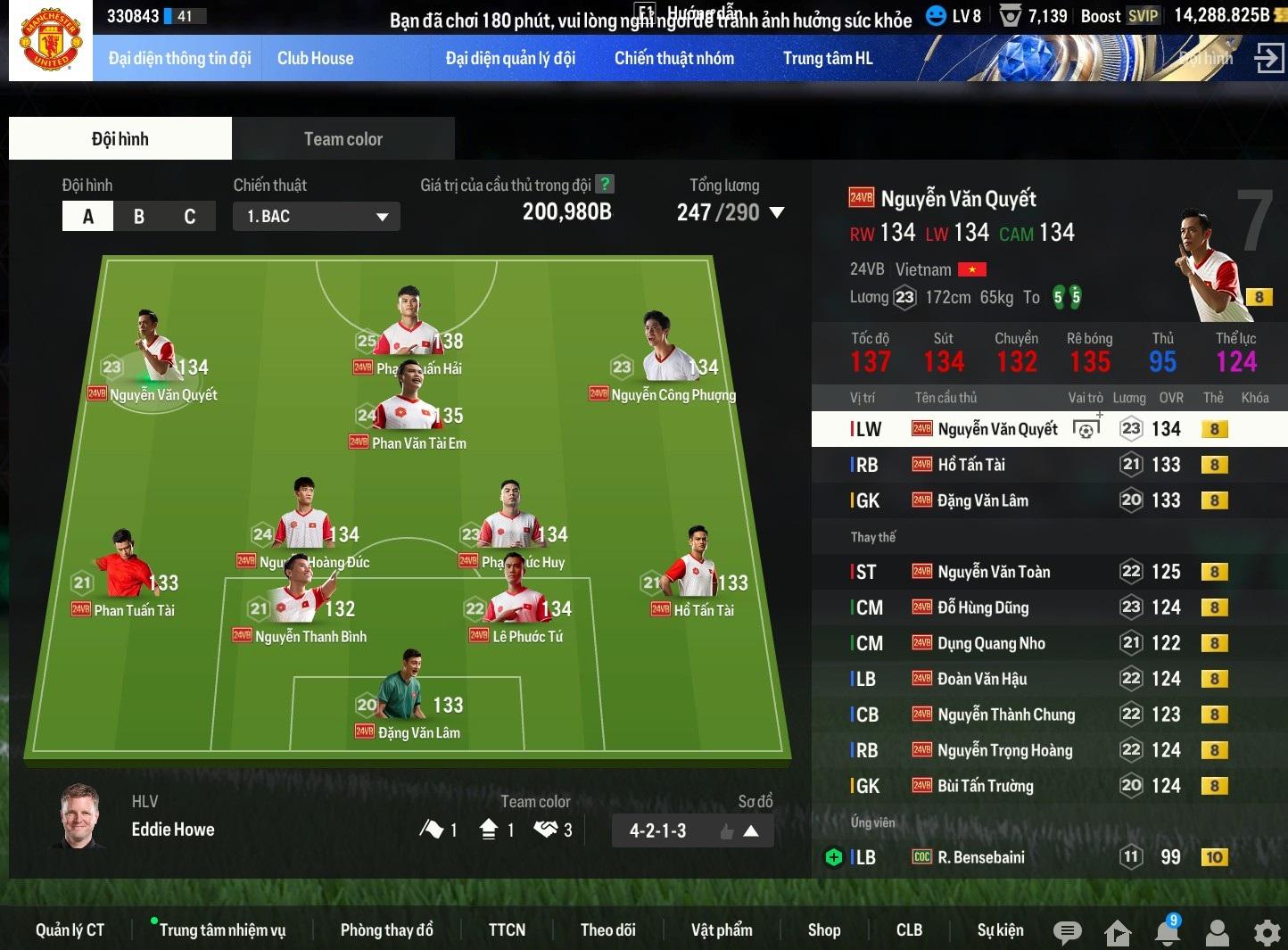Screen dimensions: 1288x950
Task: Select squad C
Action: tap(189, 217)
